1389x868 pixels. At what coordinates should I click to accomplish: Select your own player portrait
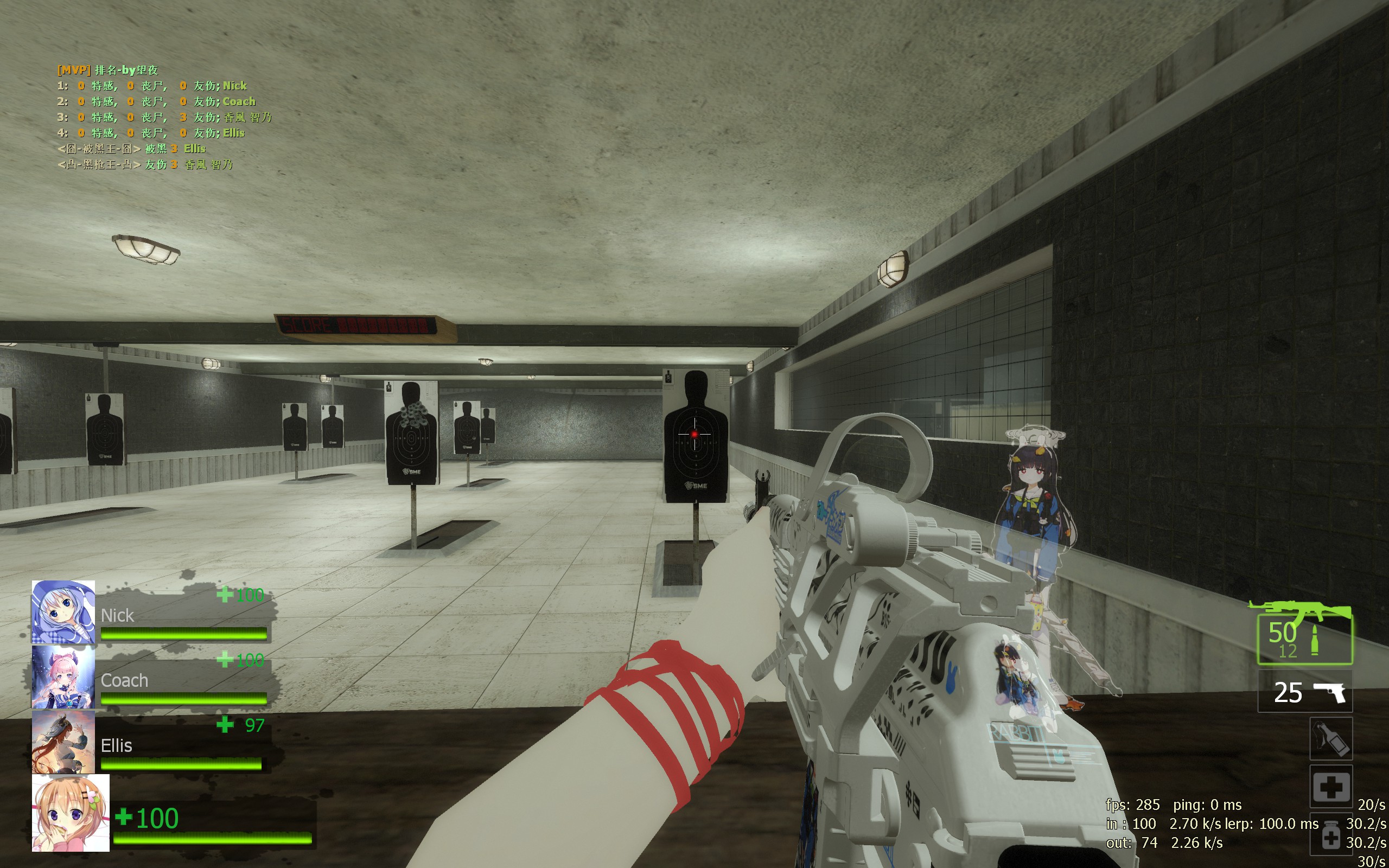pyautogui.click(x=71, y=813)
